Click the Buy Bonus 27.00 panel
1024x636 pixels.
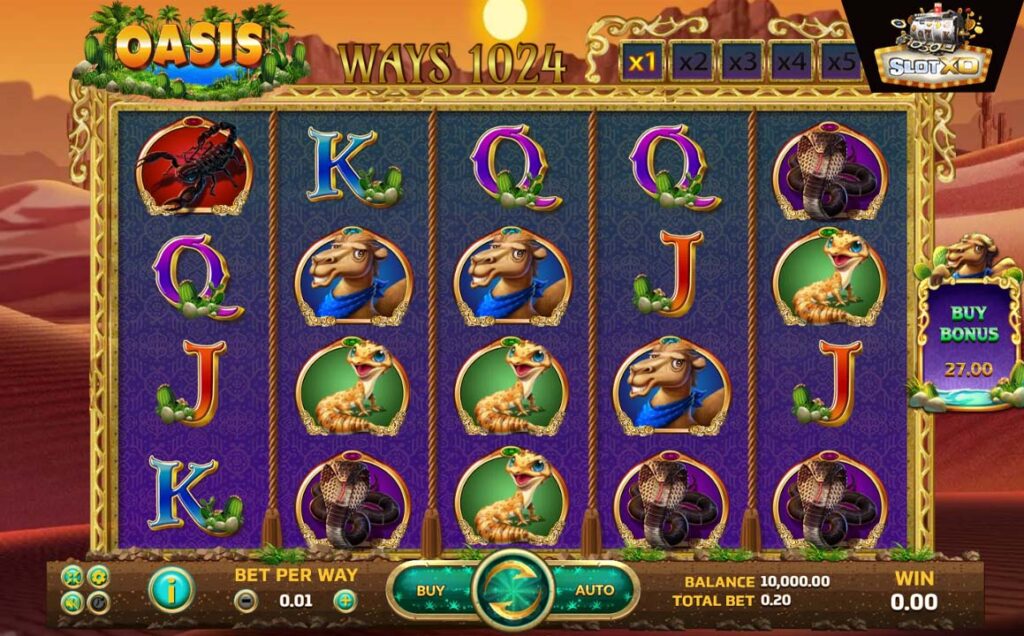point(967,340)
